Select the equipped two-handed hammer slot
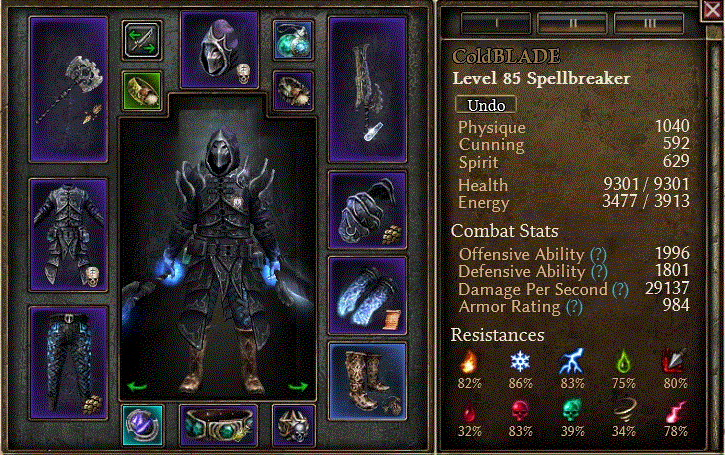 click(x=68, y=88)
